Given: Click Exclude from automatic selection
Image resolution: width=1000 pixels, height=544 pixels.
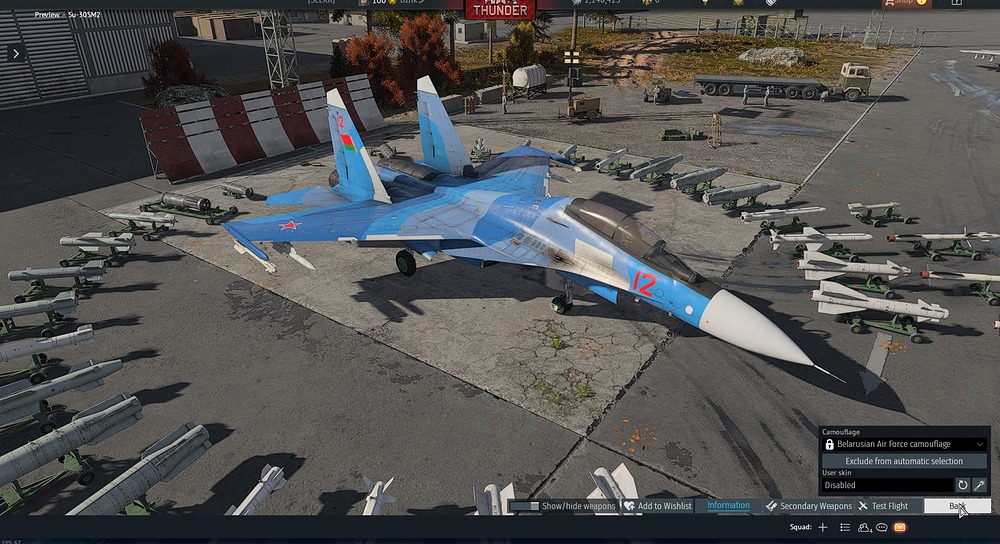Looking at the screenshot, I should pos(904,461).
